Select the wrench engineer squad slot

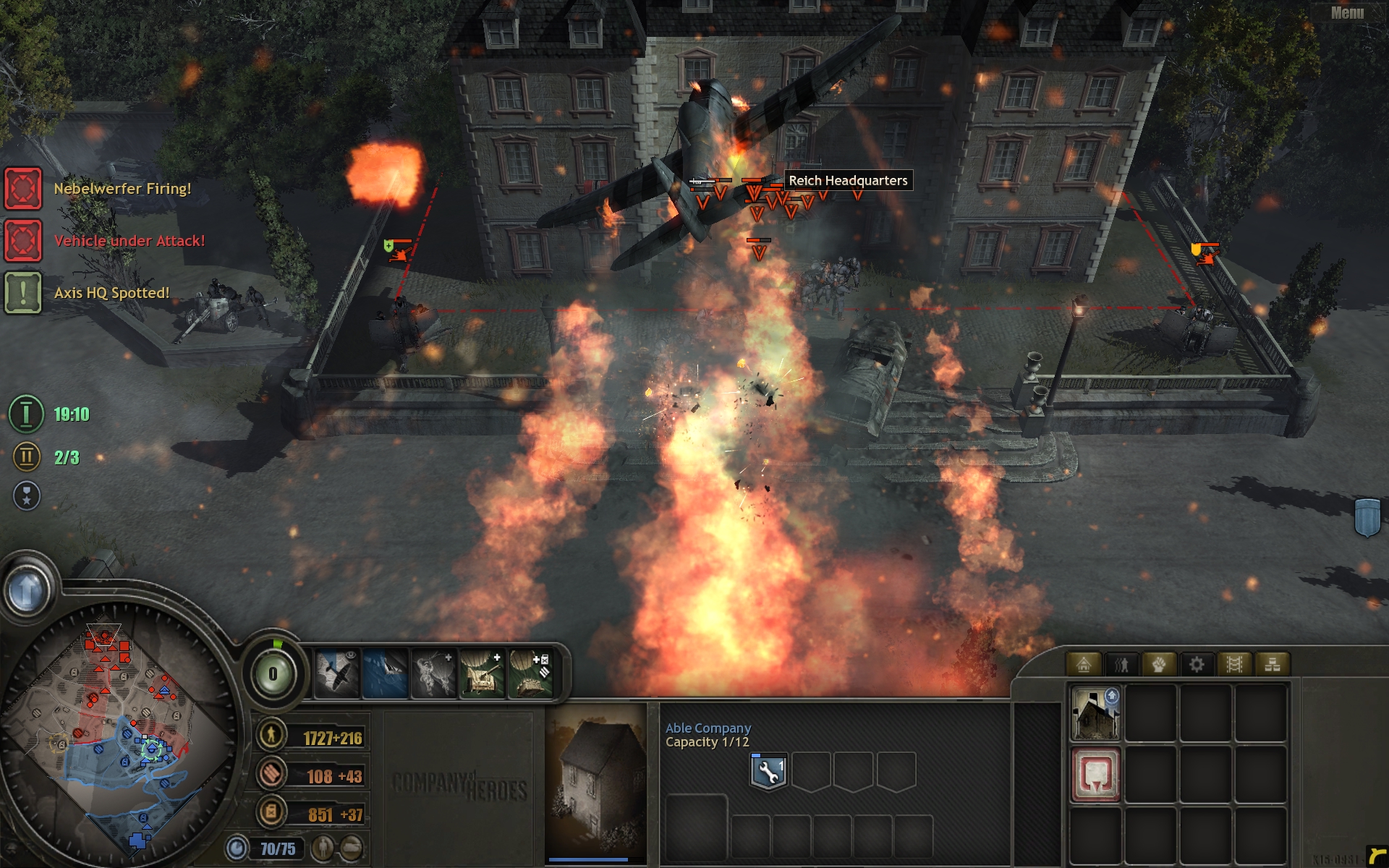pyautogui.click(x=768, y=772)
